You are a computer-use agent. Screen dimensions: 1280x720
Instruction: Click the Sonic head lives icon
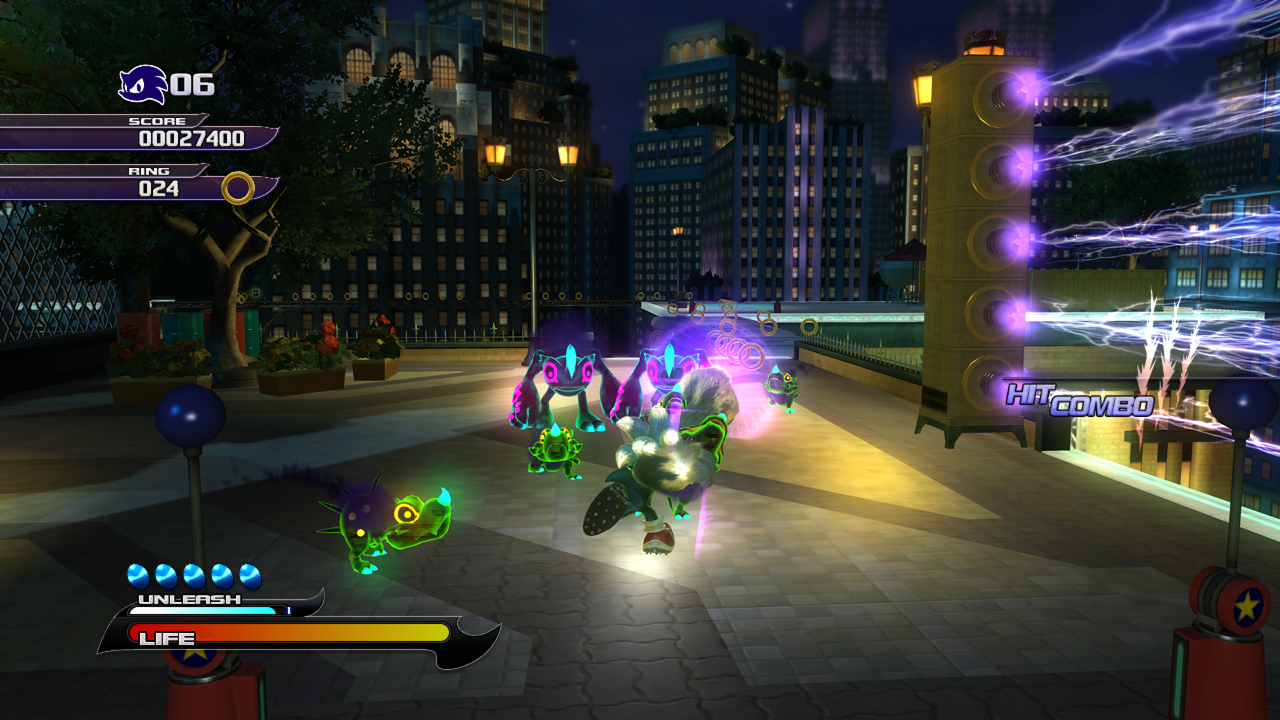[x=142, y=84]
